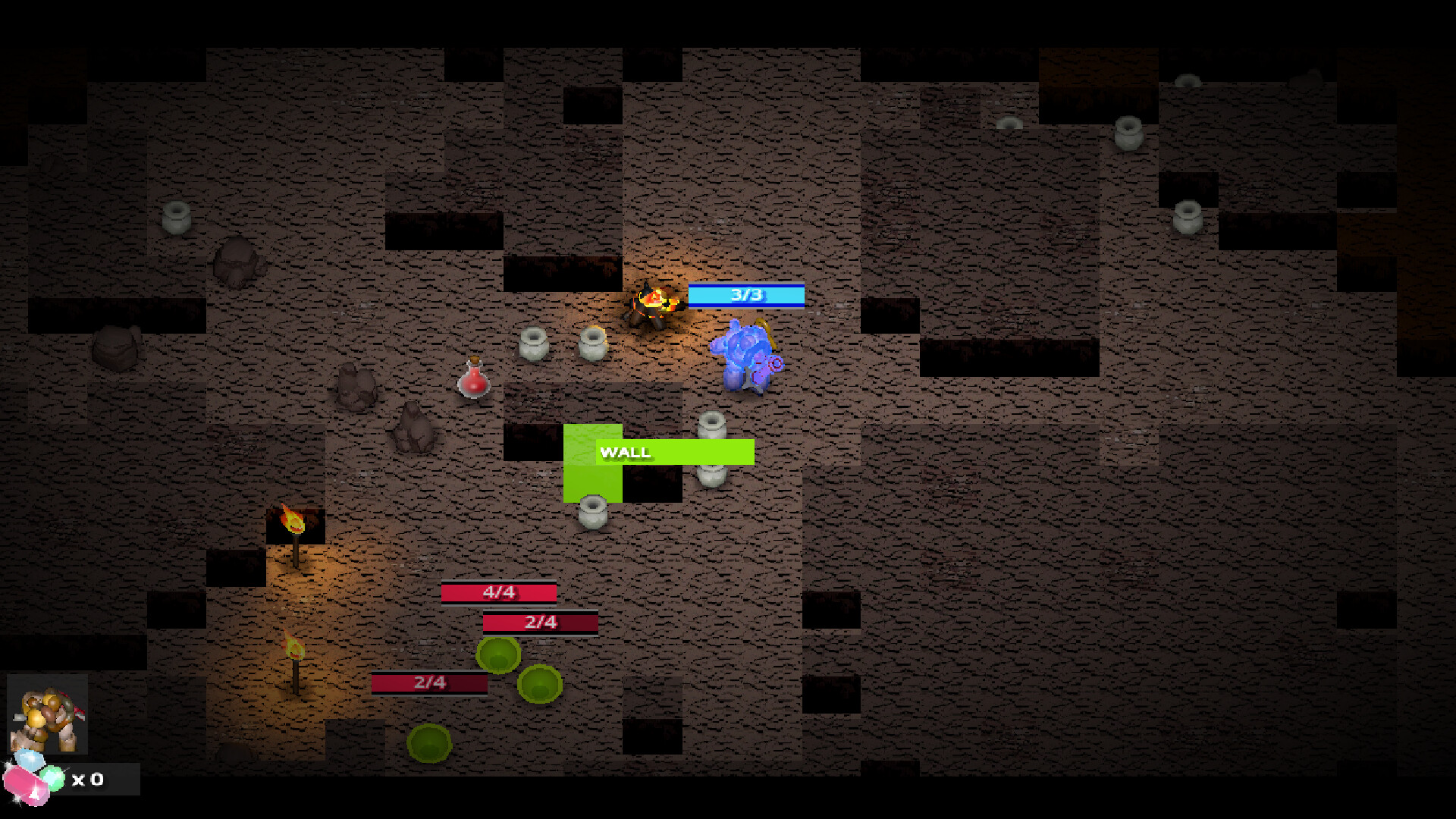The width and height of the screenshot is (1456, 819).
Task: Click the damaged 2/4 health bar below 4/4
Action: [x=540, y=623]
